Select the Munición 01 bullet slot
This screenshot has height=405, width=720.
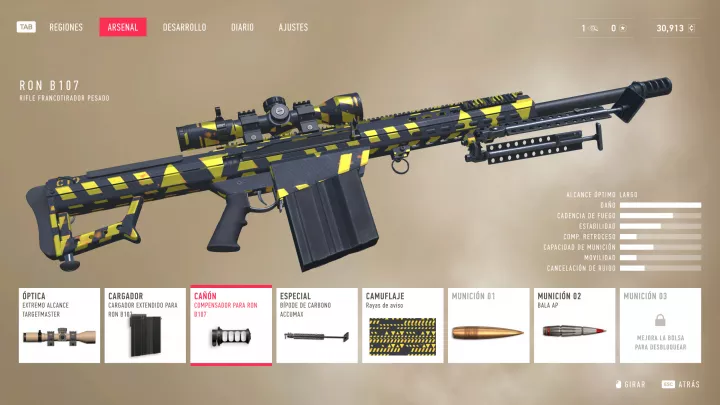[488, 326]
